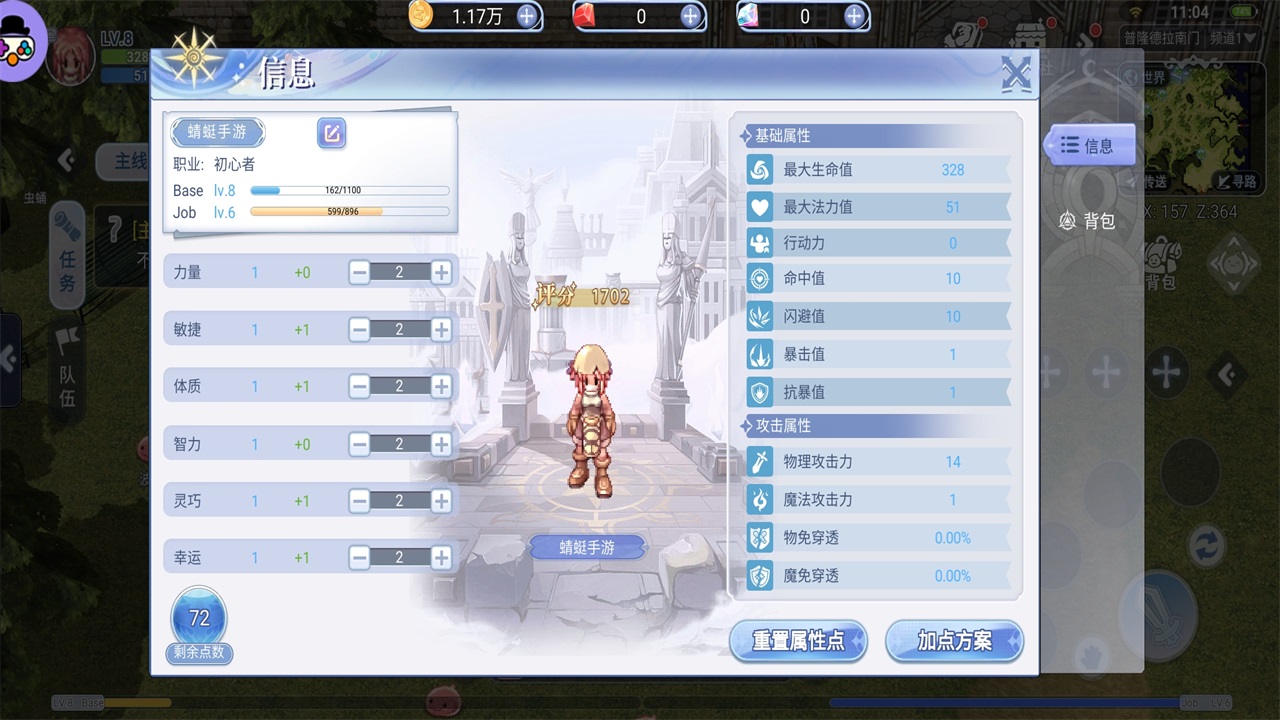Add a point to 敏捷
This screenshot has height=720, width=1280.
[441, 329]
